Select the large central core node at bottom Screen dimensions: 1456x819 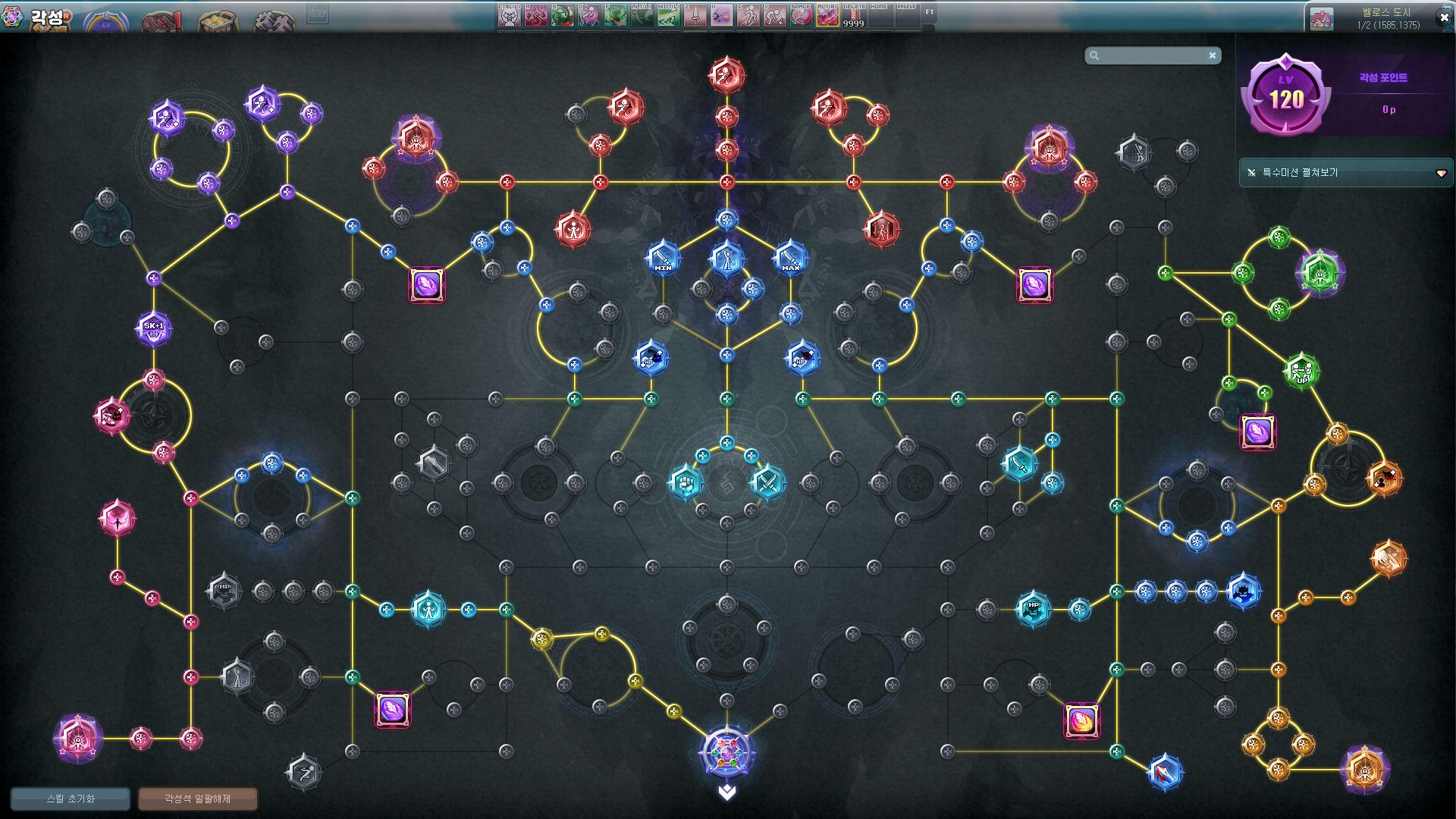click(726, 752)
